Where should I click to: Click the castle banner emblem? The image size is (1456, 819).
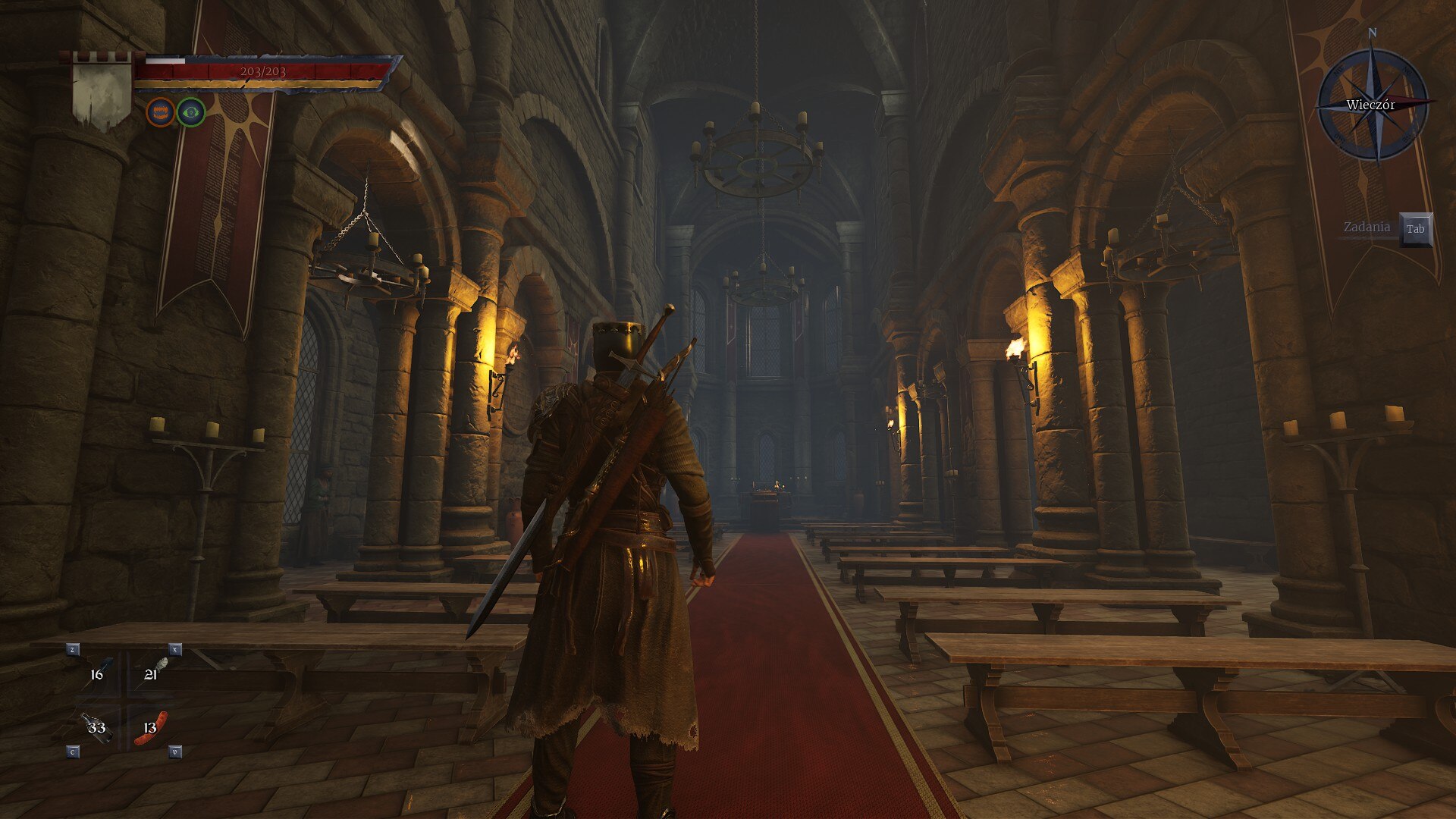point(102,89)
